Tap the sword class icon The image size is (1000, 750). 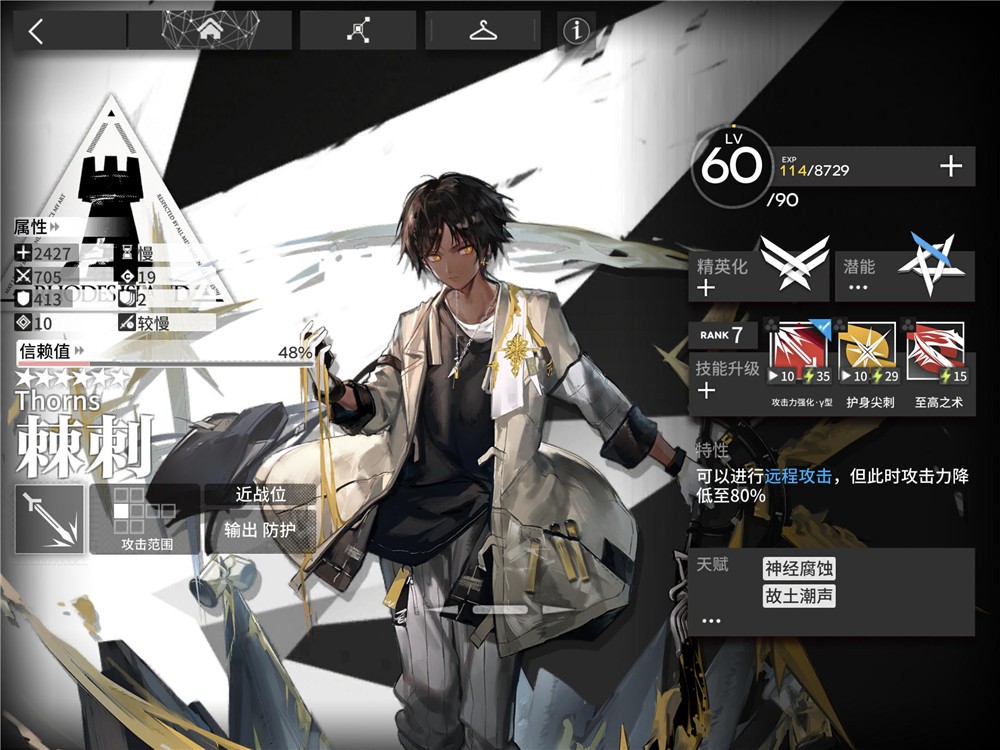tap(49, 519)
